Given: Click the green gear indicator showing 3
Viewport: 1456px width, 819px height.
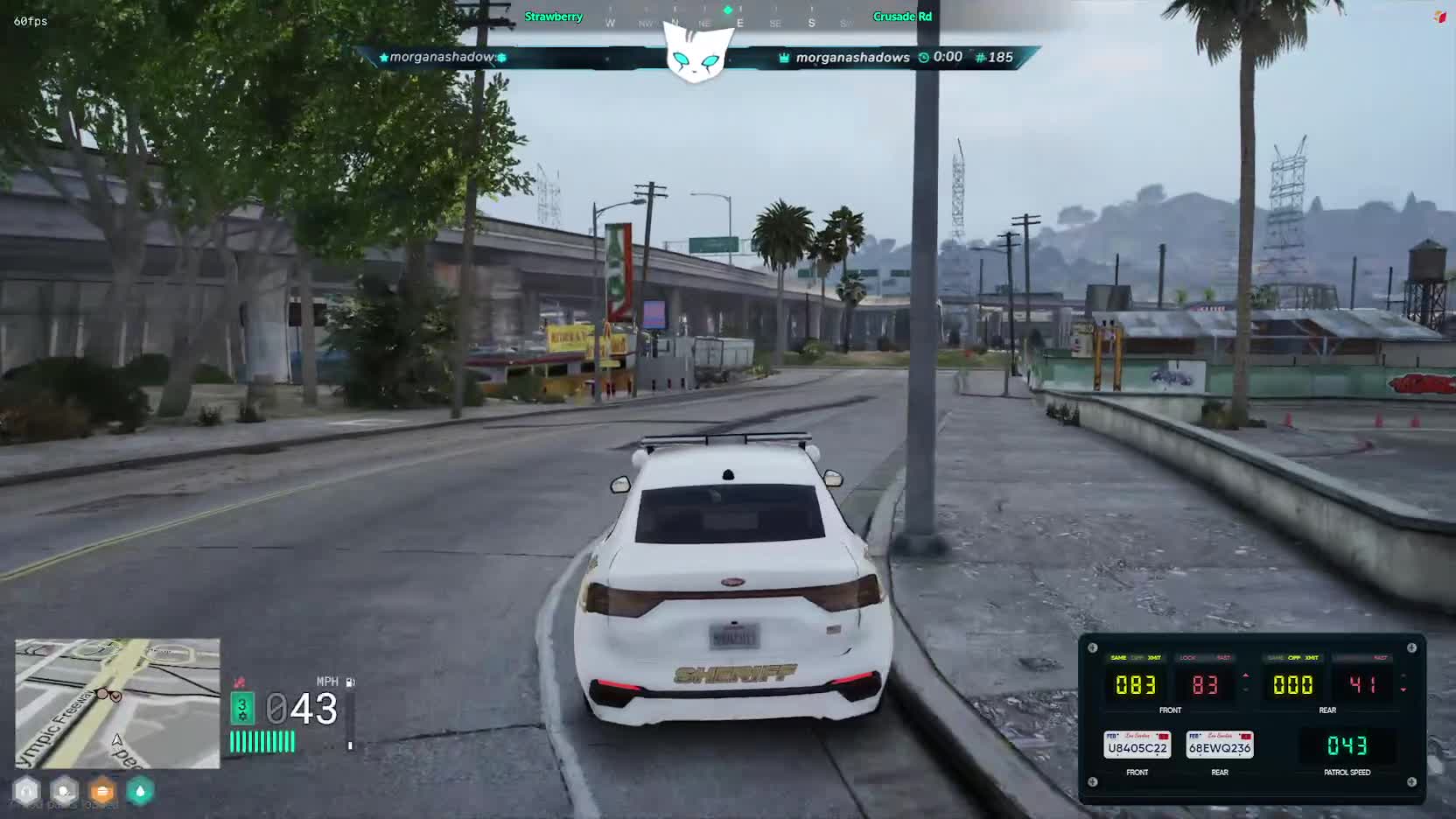Looking at the screenshot, I should coord(242,708).
